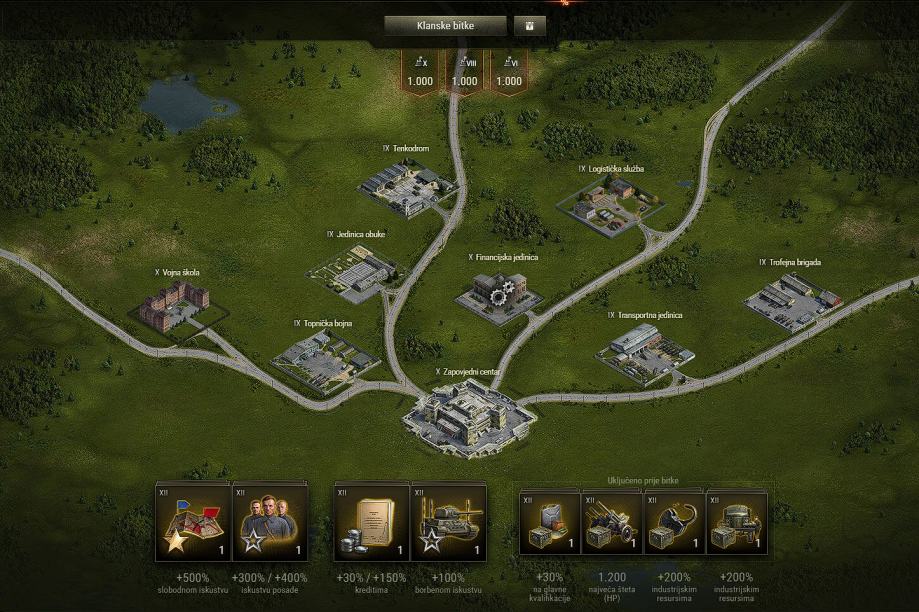Choose the jerrycan +30% reserve slot

550,523
